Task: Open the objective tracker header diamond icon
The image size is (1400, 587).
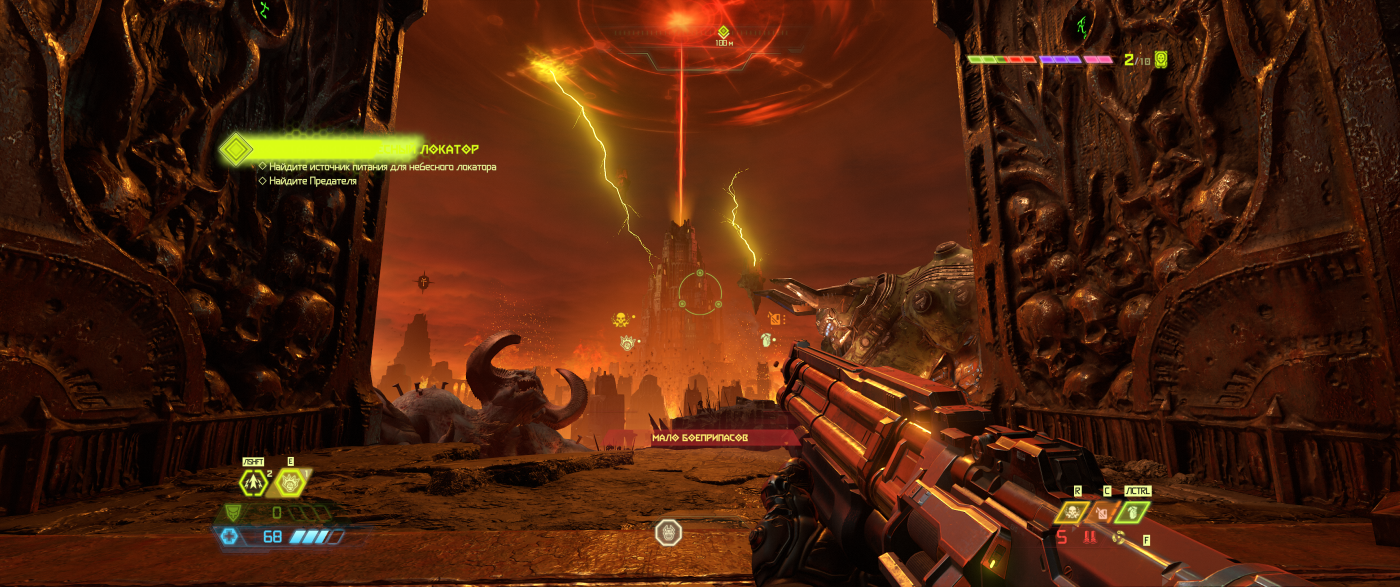Action: tap(236, 149)
